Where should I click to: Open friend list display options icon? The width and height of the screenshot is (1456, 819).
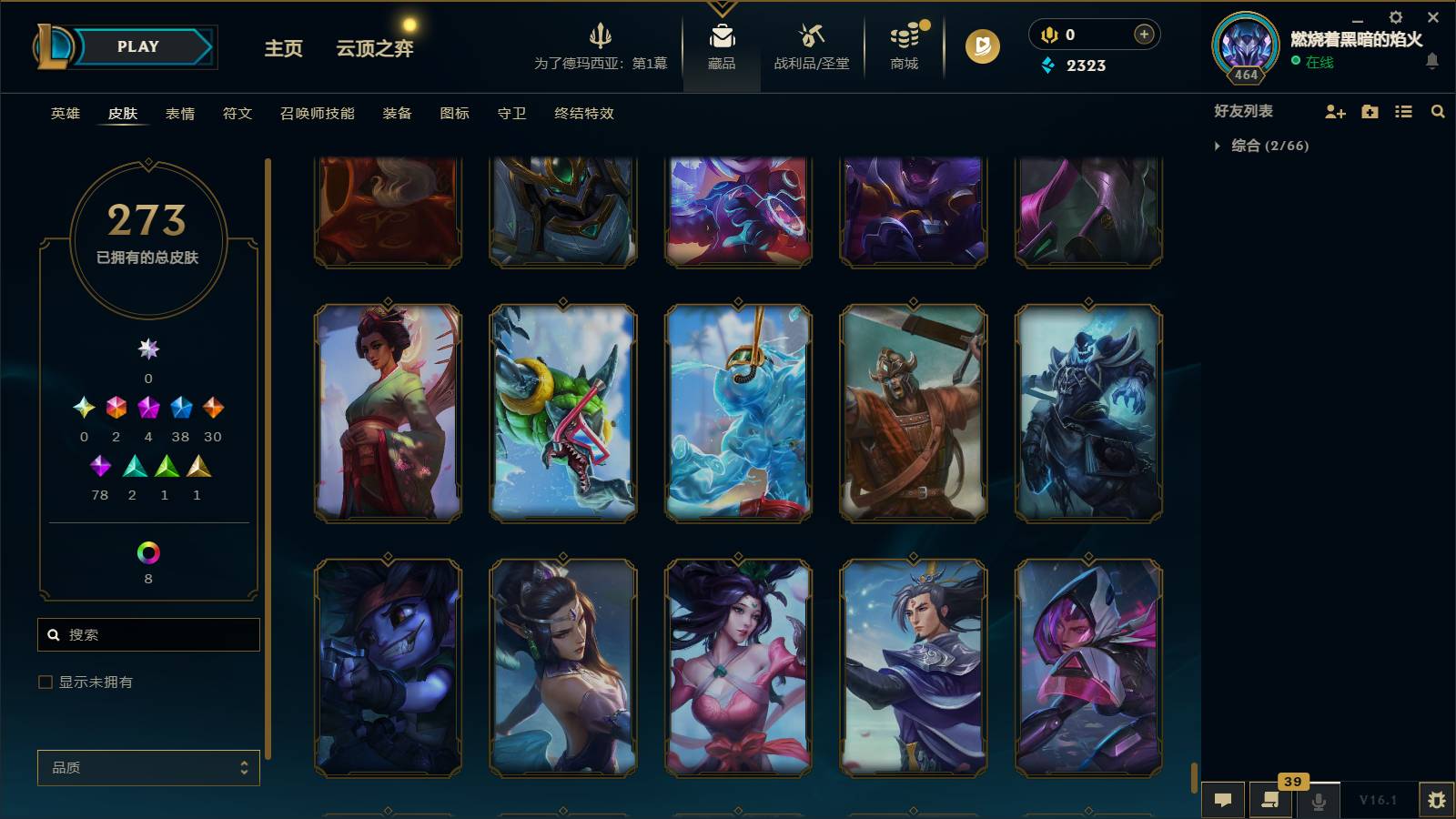[1402, 111]
